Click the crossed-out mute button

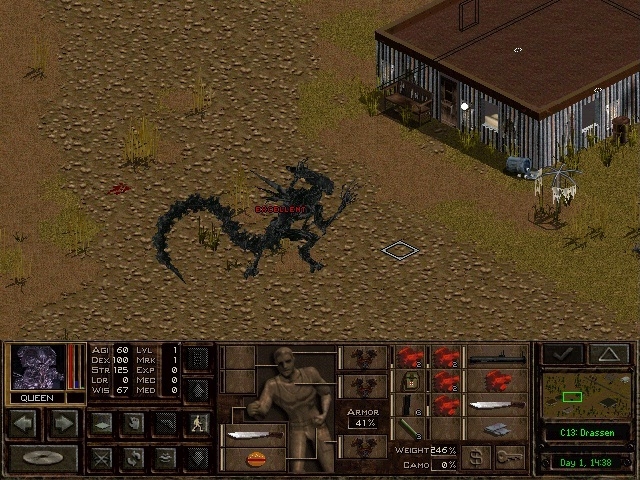click(101, 458)
